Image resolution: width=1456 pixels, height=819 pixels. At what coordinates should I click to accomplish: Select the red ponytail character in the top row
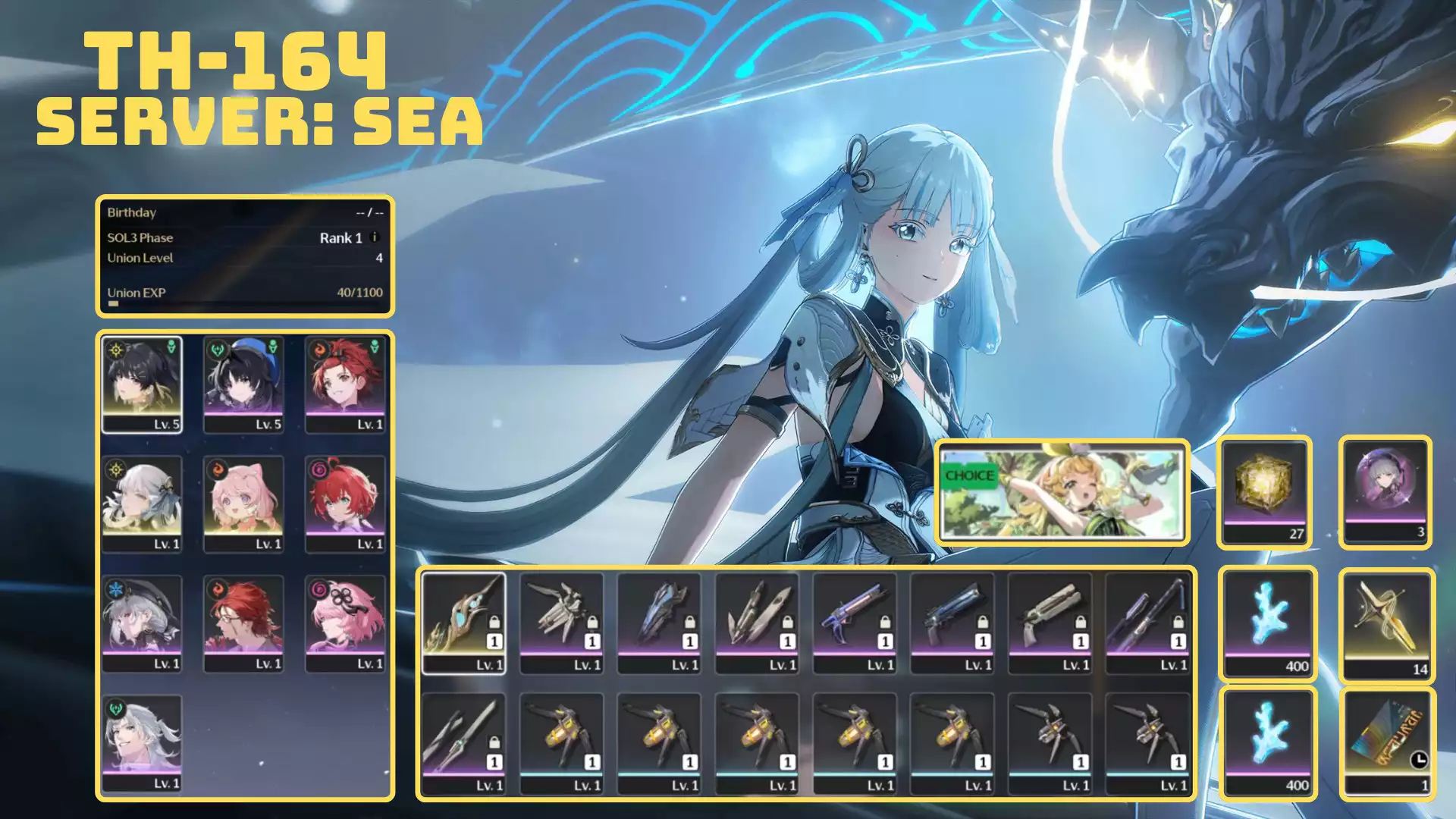(x=345, y=385)
